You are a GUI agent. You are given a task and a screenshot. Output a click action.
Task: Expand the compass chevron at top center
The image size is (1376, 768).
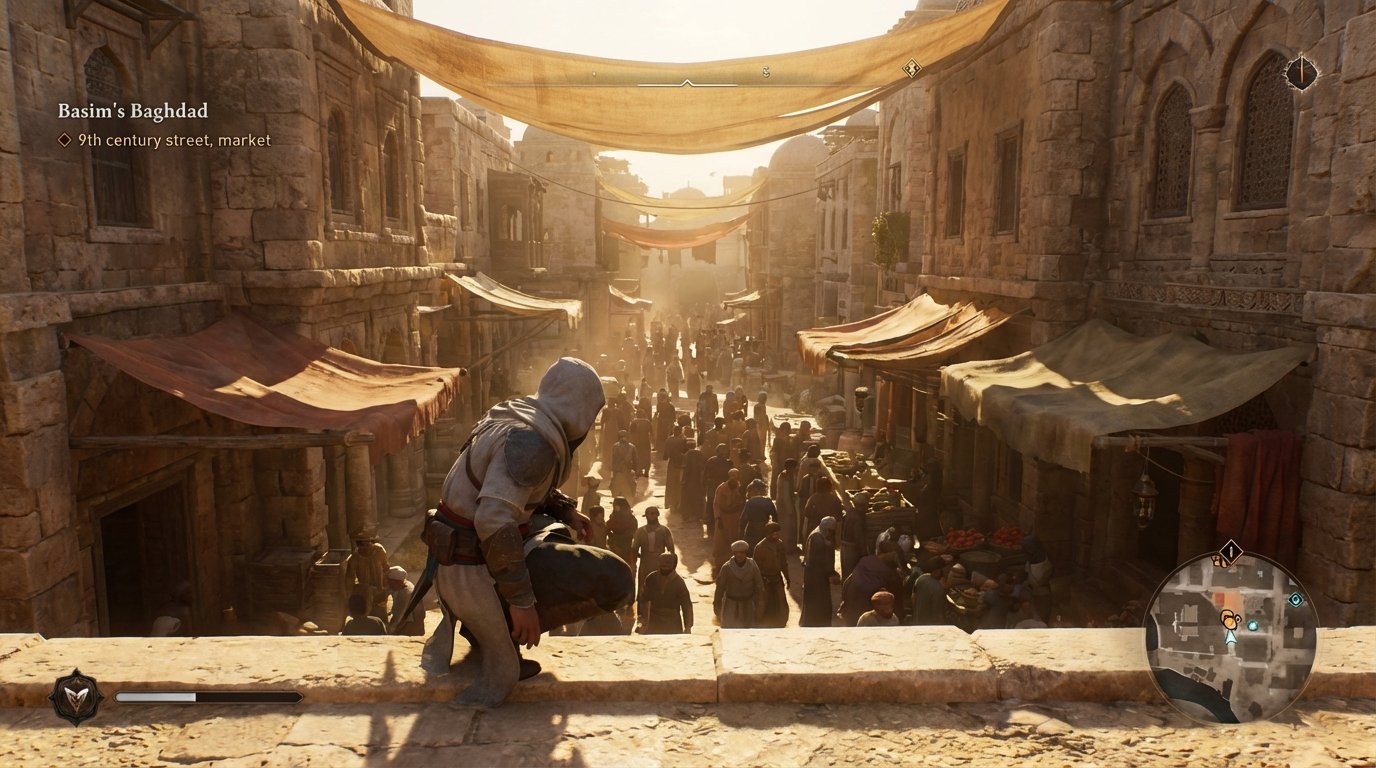tap(686, 82)
